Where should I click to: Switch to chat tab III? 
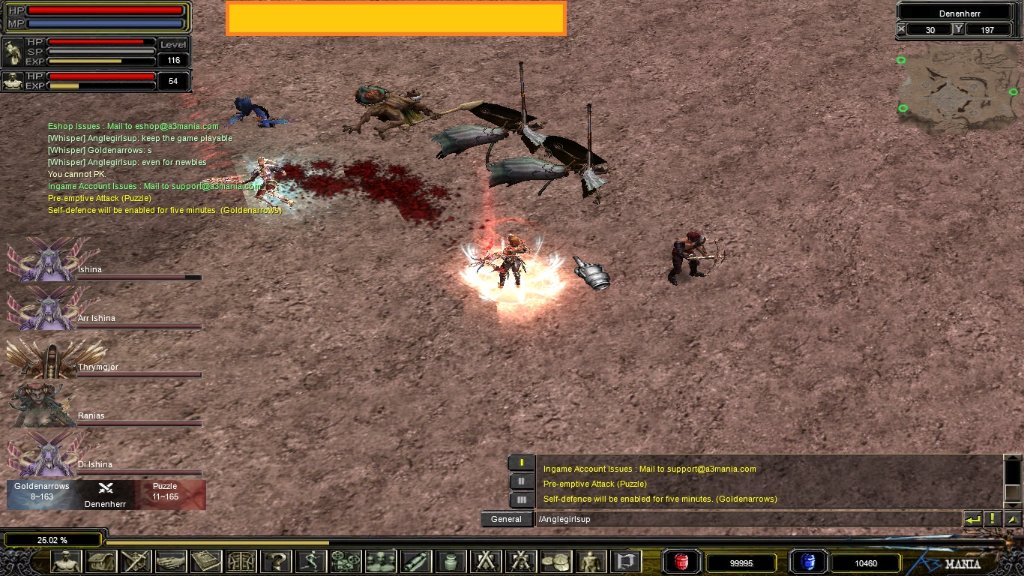tap(520, 499)
